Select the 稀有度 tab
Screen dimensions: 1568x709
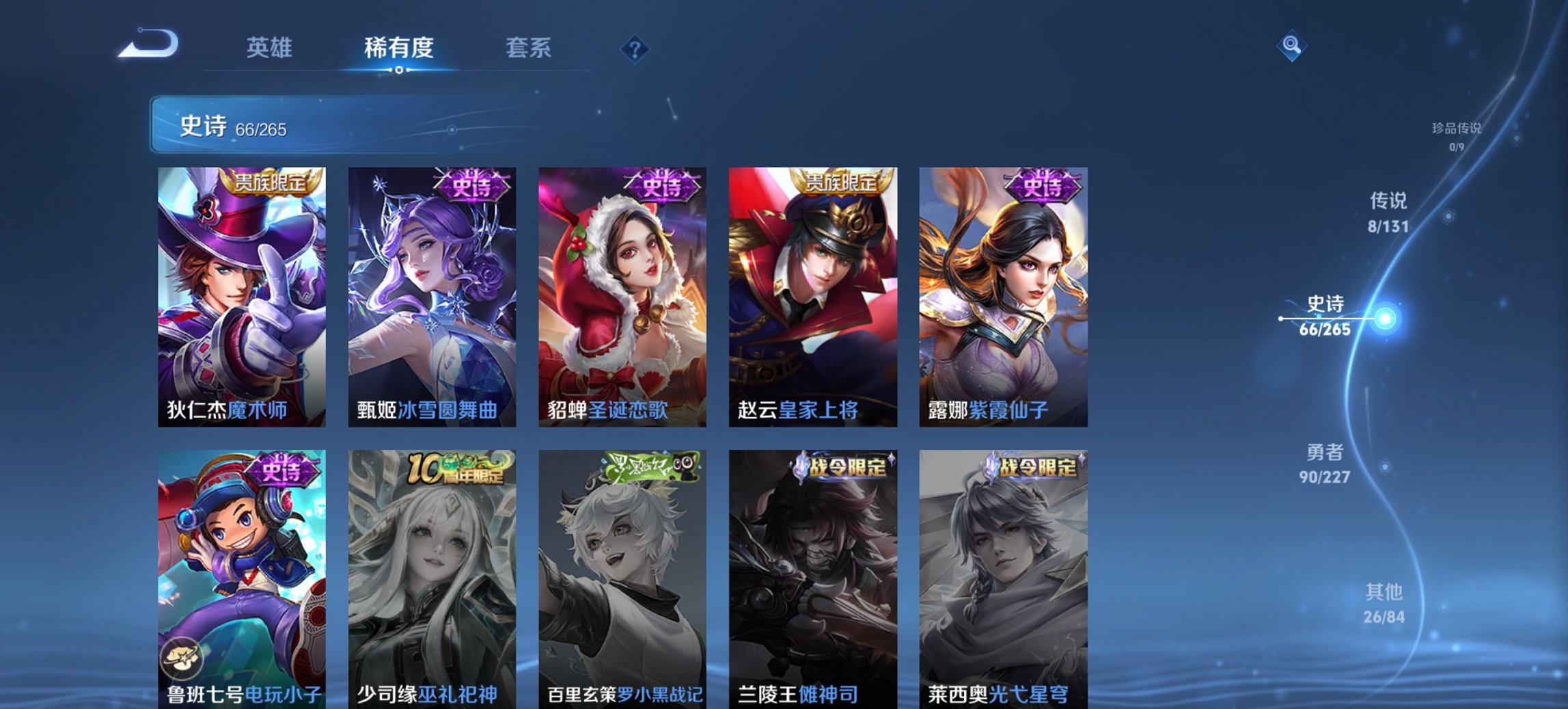pyautogui.click(x=399, y=49)
